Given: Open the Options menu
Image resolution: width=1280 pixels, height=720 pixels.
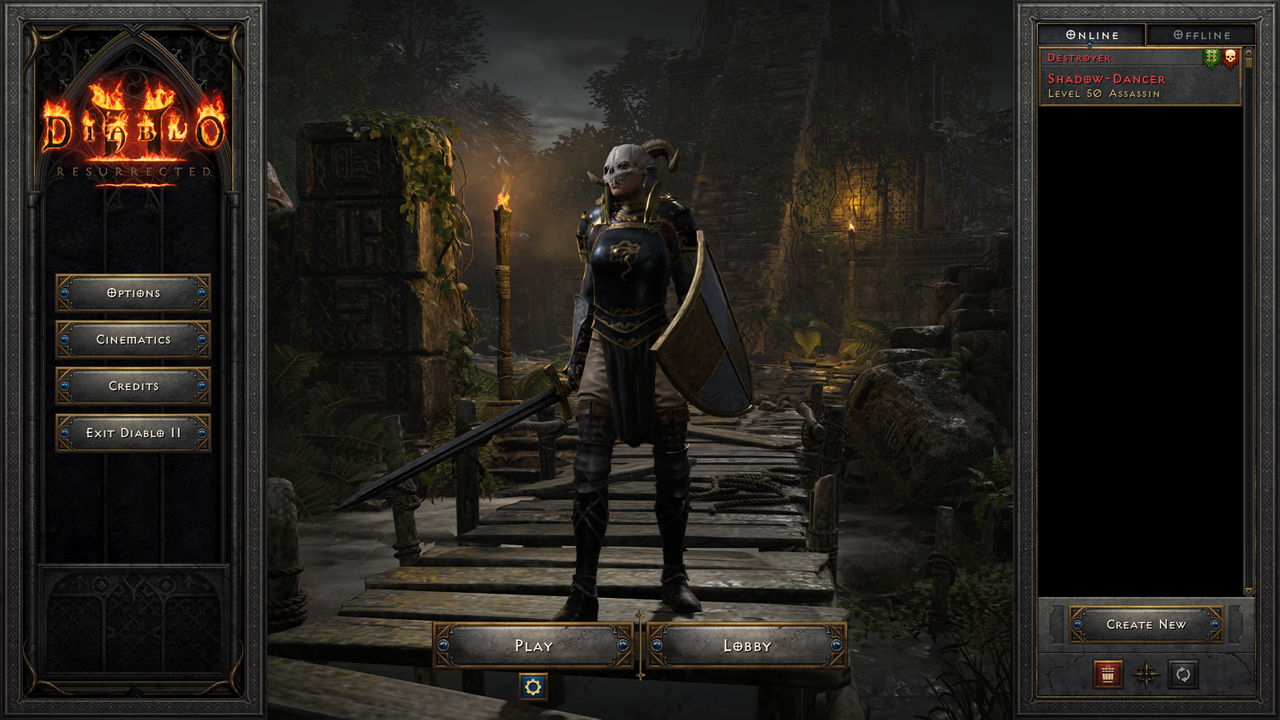Looking at the screenshot, I should coord(133,293).
